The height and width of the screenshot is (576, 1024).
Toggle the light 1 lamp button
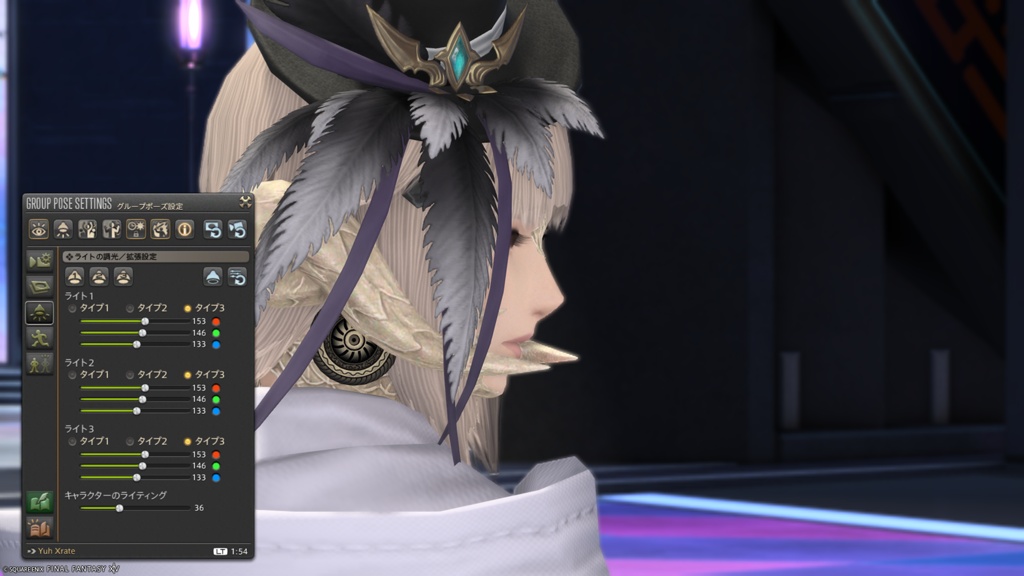[74, 277]
